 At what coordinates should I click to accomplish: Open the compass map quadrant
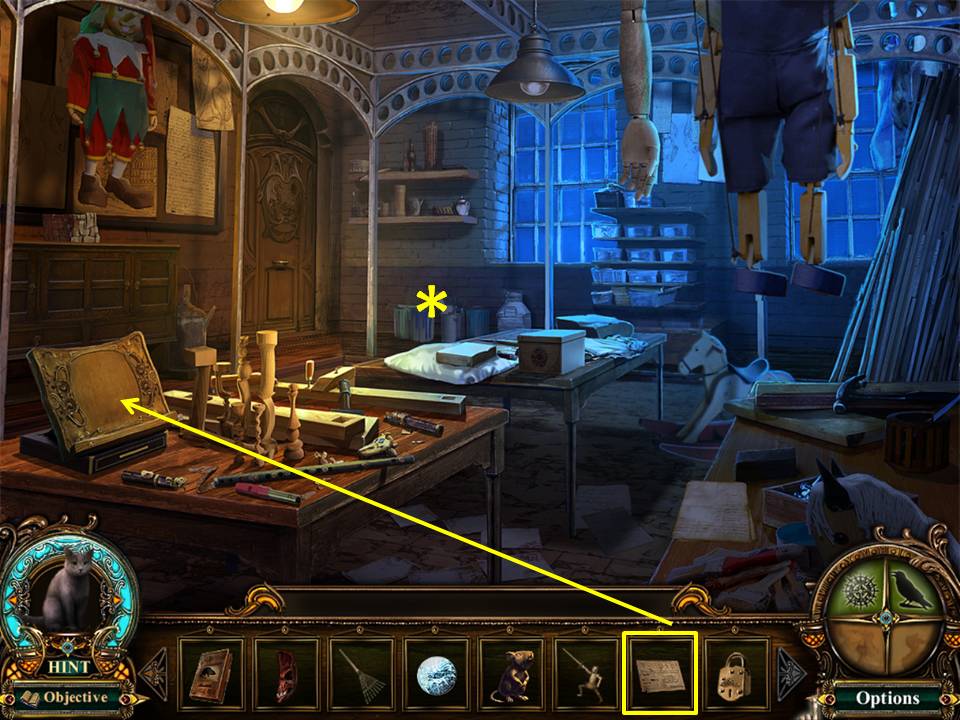coord(858,590)
